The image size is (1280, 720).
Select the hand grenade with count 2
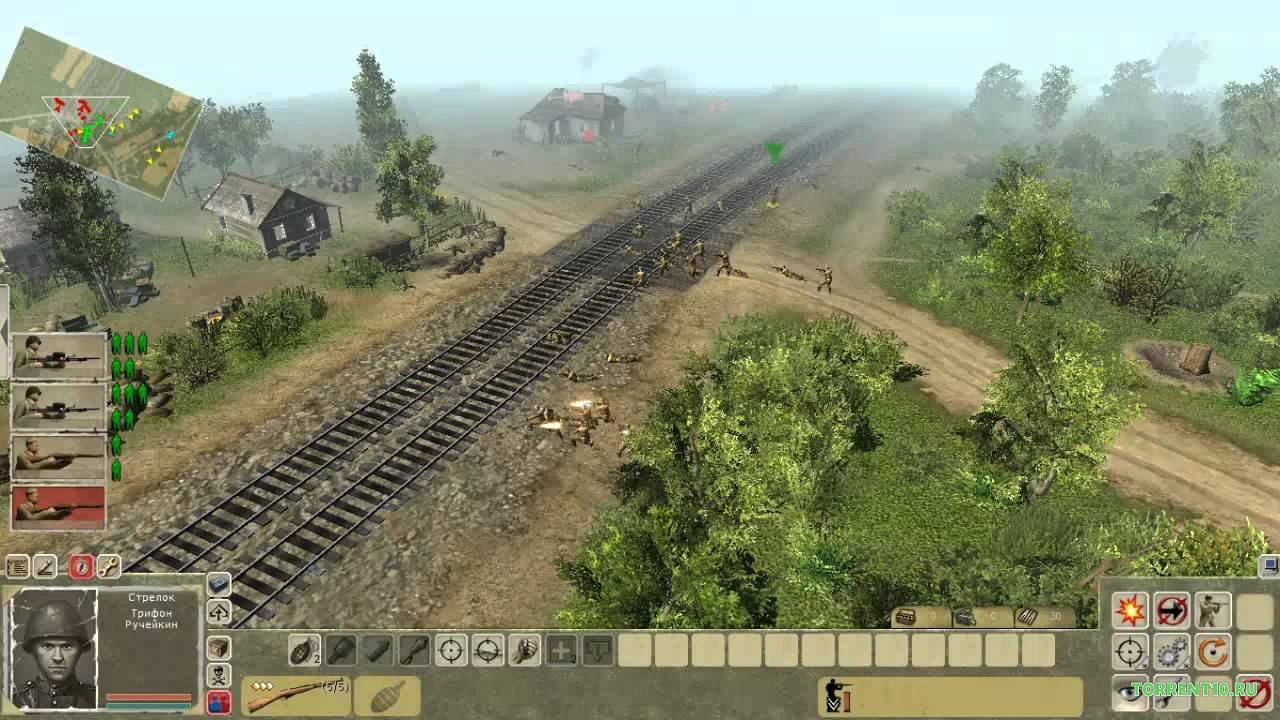tap(302, 650)
